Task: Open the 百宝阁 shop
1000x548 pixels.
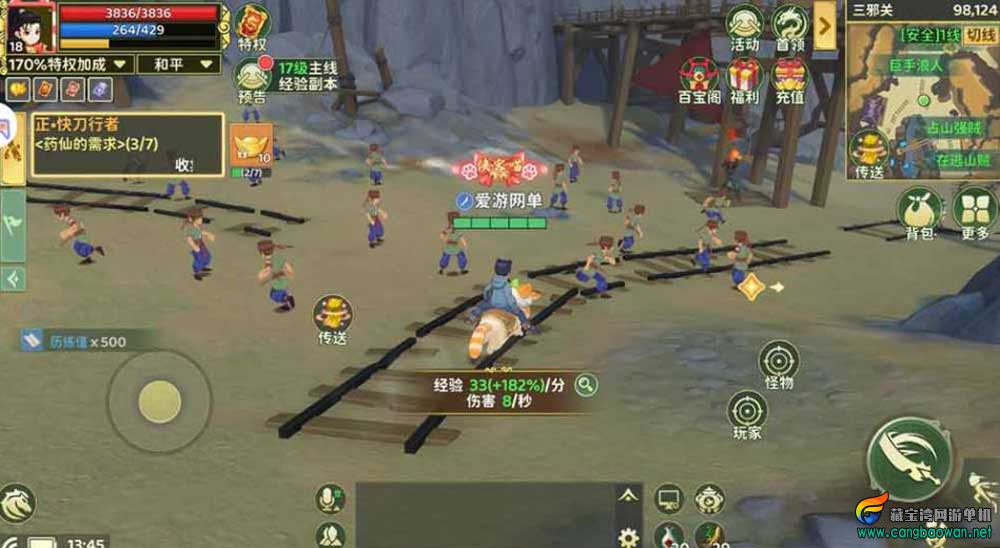Action: 699,79
